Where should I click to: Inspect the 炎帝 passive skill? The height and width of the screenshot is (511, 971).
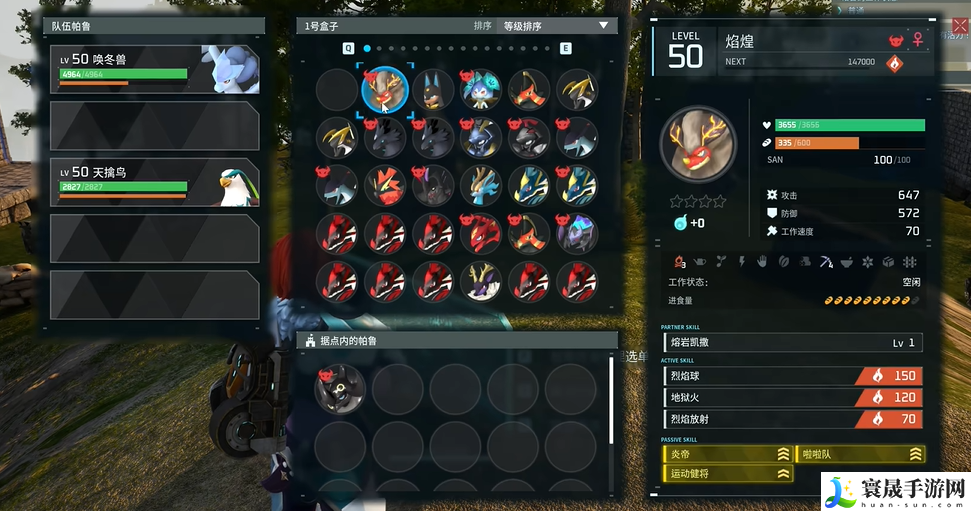[x=725, y=453]
